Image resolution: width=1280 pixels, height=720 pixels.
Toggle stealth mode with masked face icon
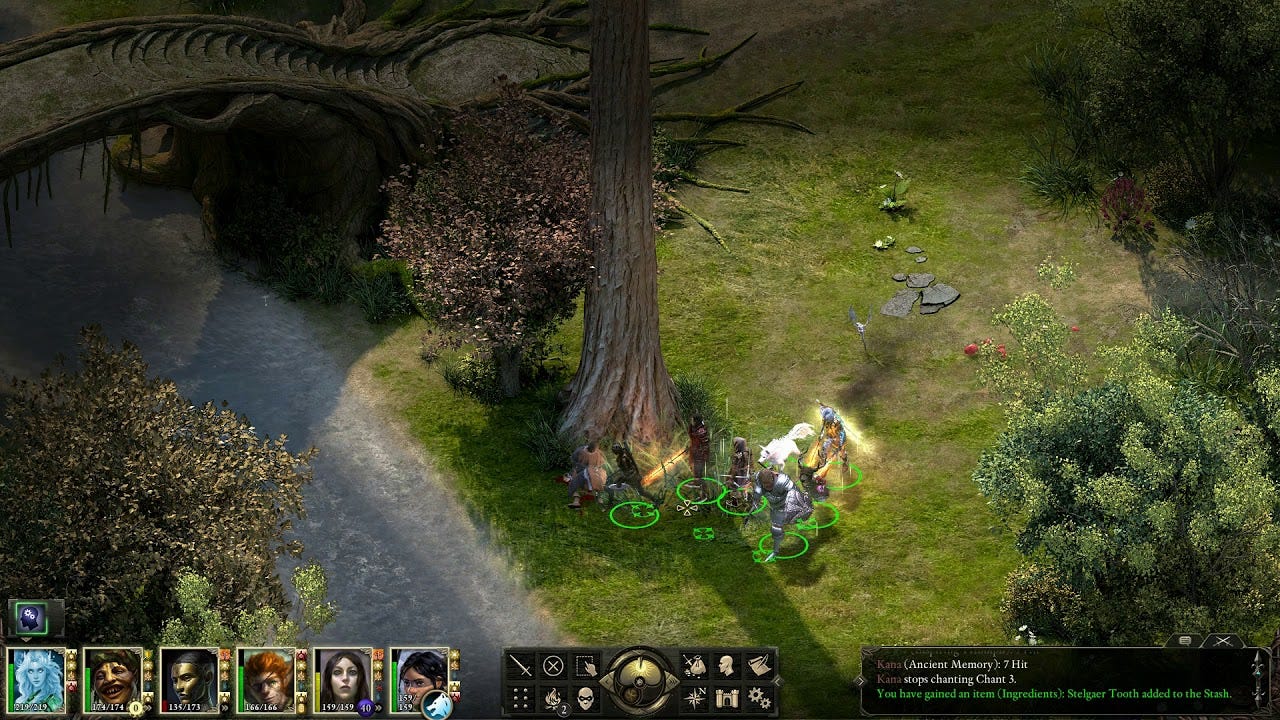click(x=586, y=697)
